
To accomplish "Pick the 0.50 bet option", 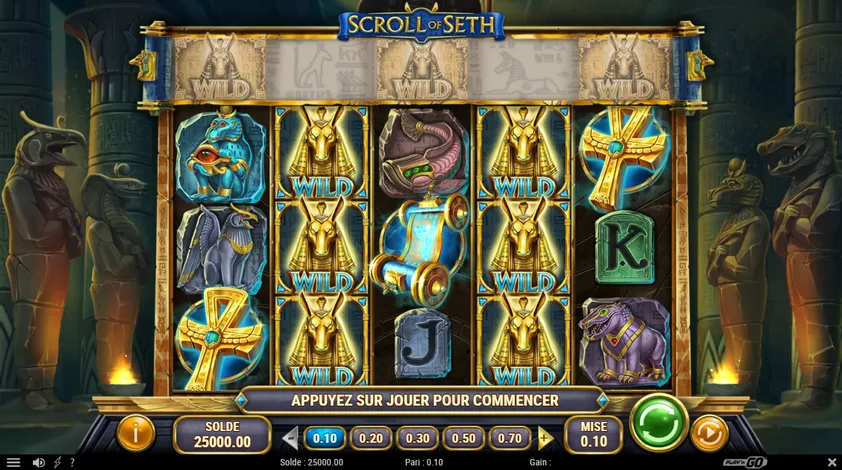I will [463, 438].
